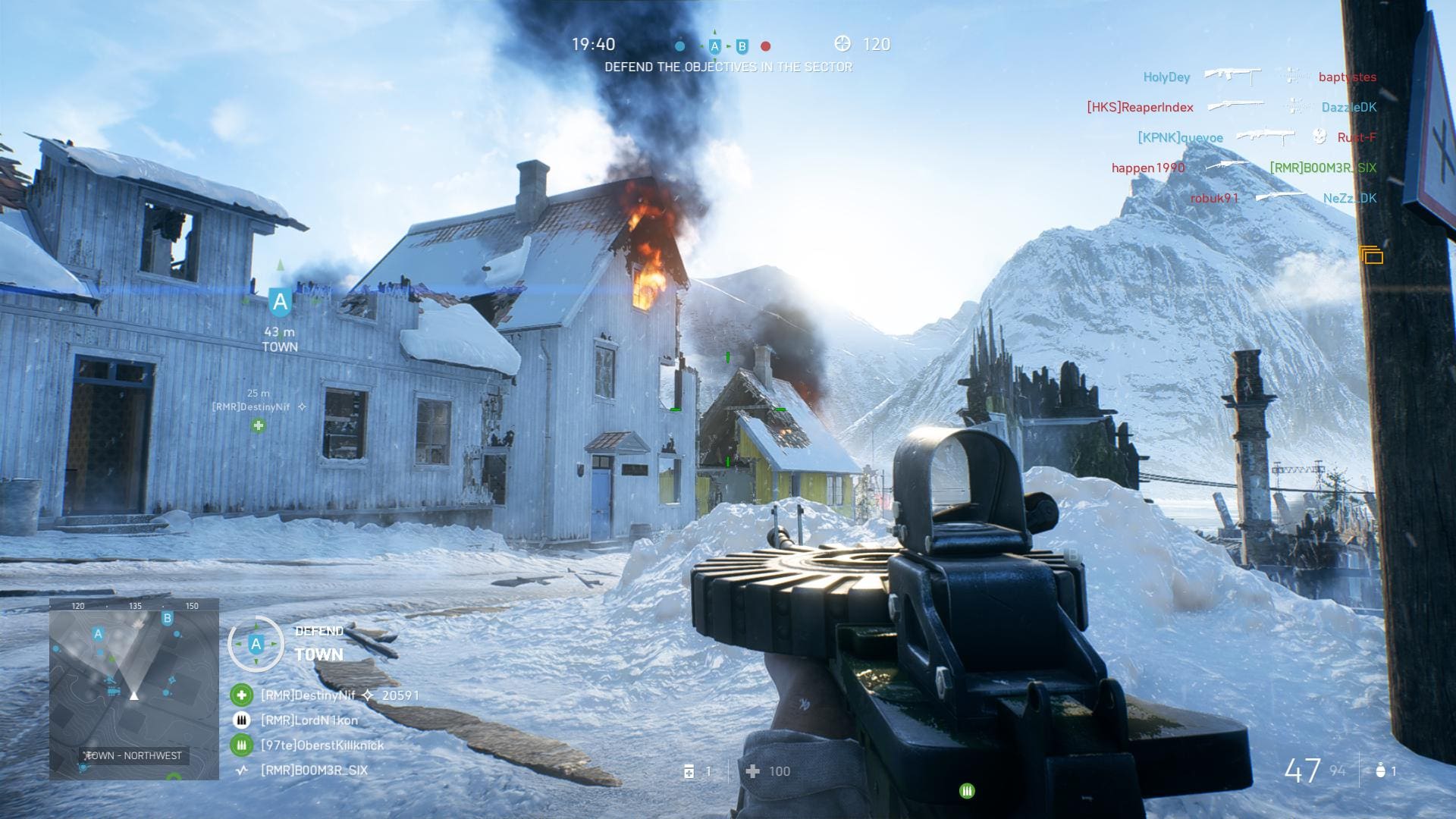The image size is (1456, 819).
Task: Click the HolyDey kill feed entry
Action: (x=1166, y=77)
